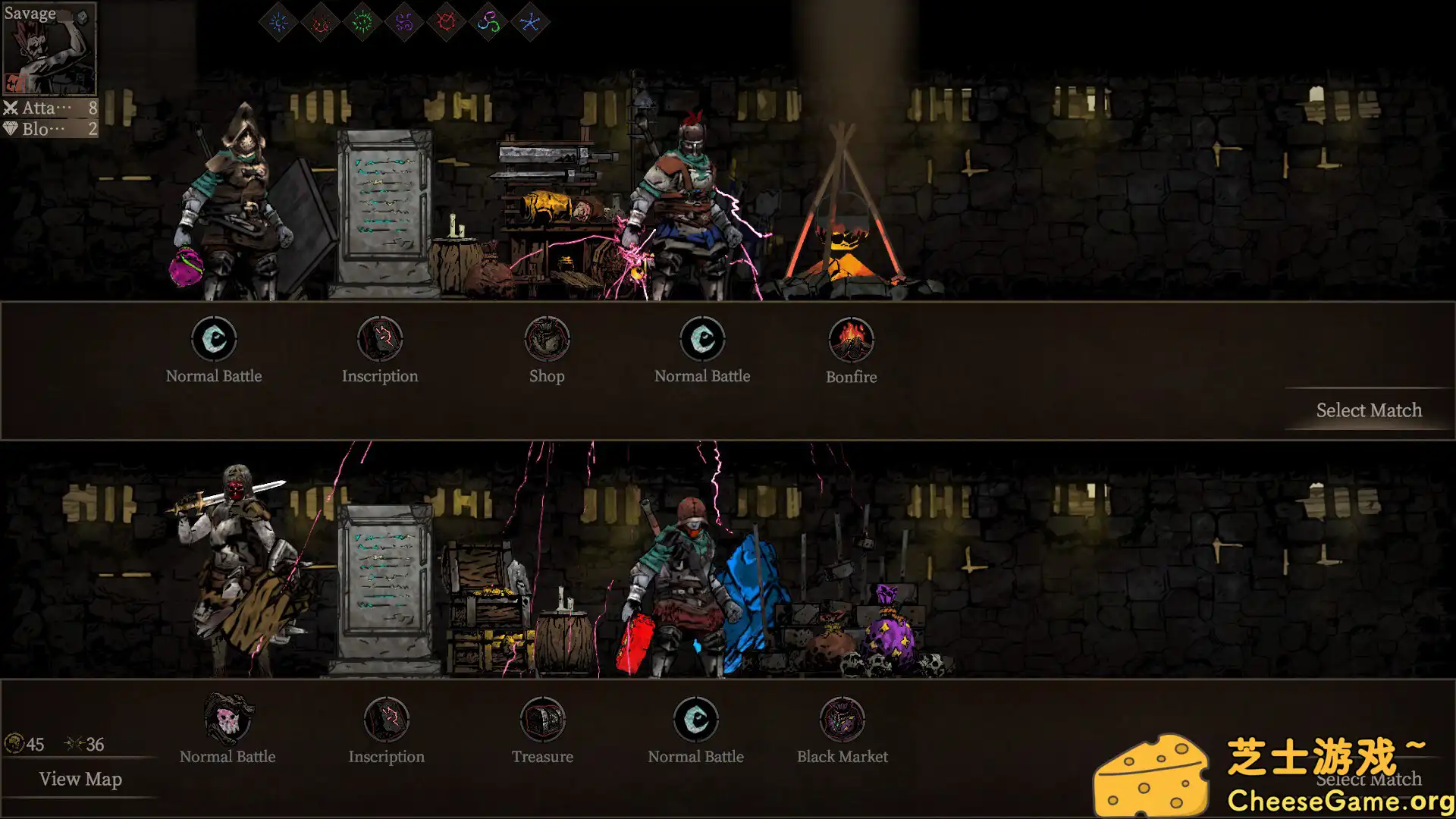Select the Bonfire node icon

tap(852, 340)
